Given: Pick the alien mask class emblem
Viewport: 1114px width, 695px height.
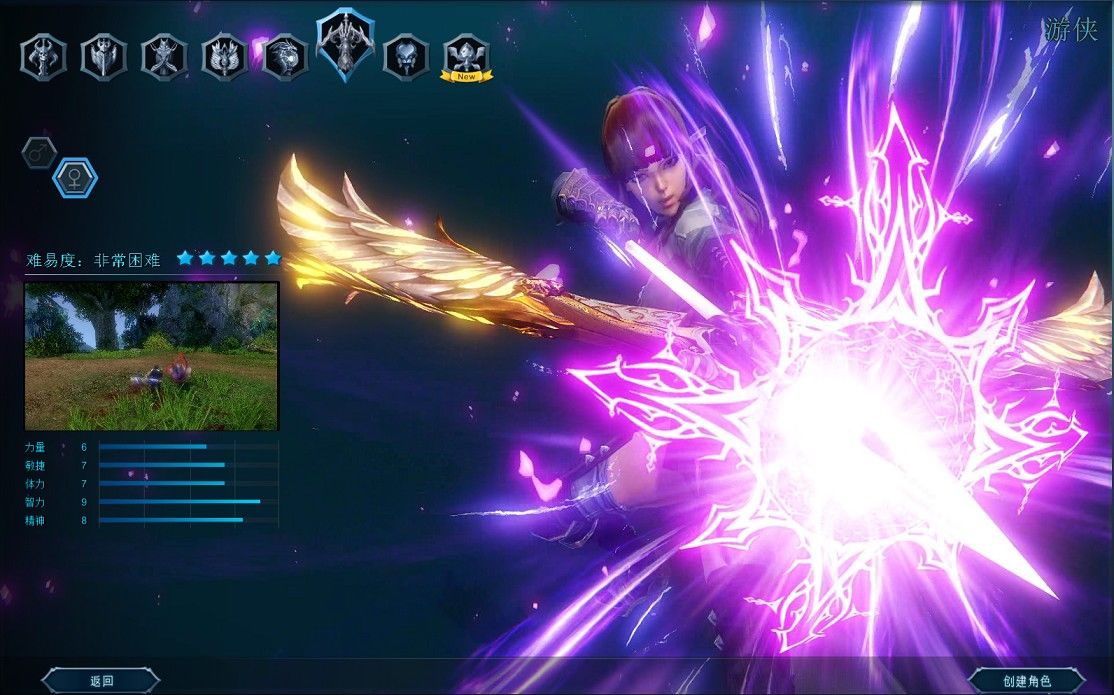Looking at the screenshot, I should pos(406,56).
